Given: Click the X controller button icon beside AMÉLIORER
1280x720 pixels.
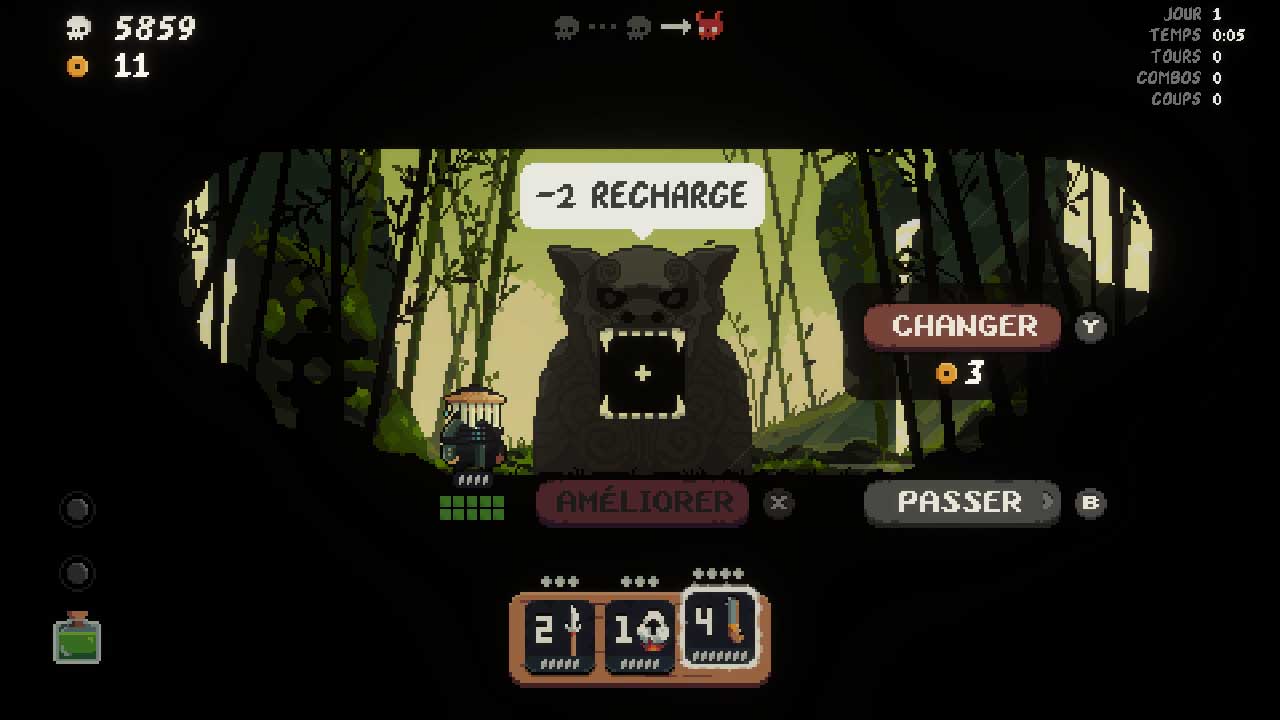Looking at the screenshot, I should coord(779,503).
